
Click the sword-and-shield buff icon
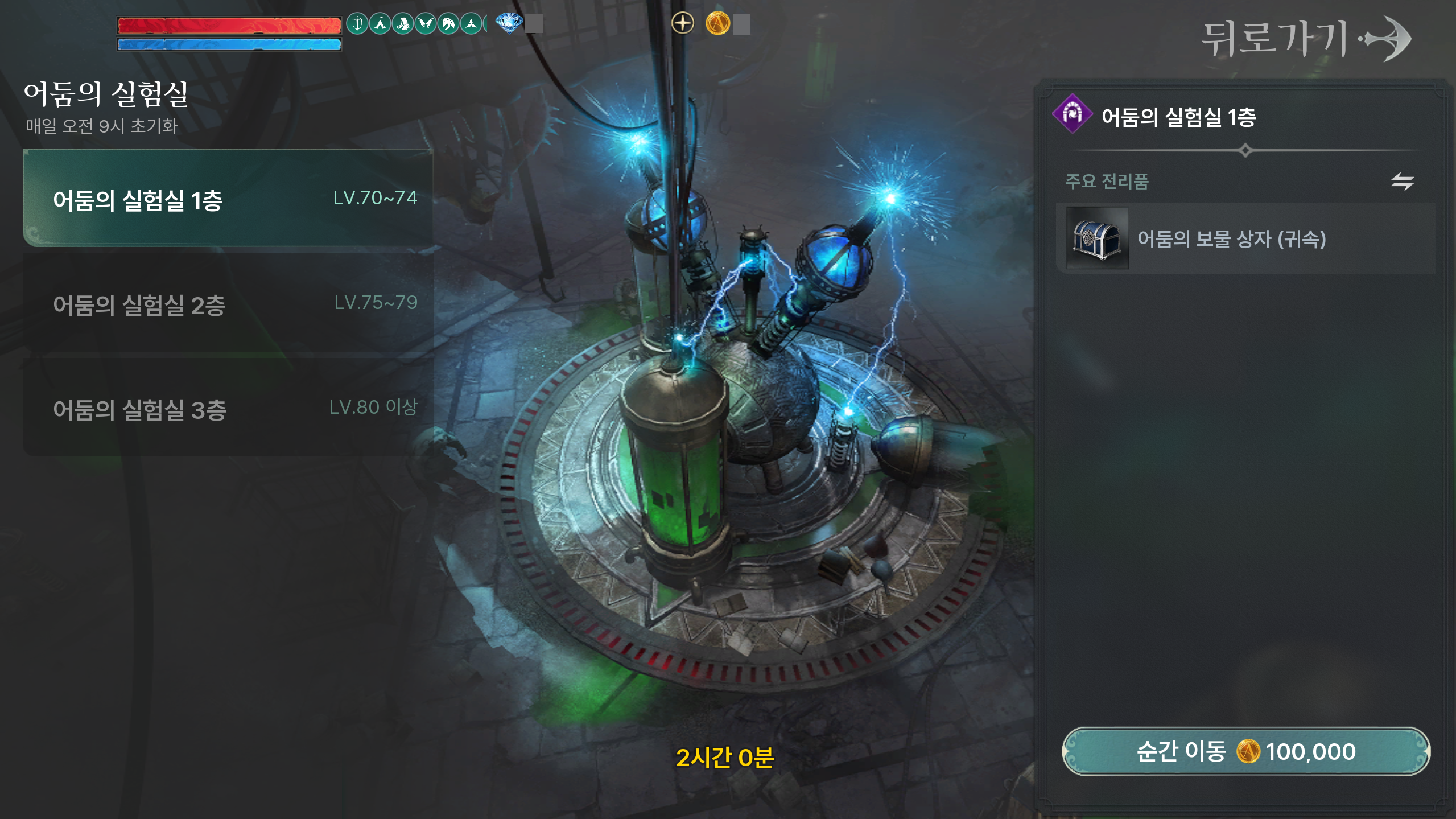pyautogui.click(x=357, y=24)
